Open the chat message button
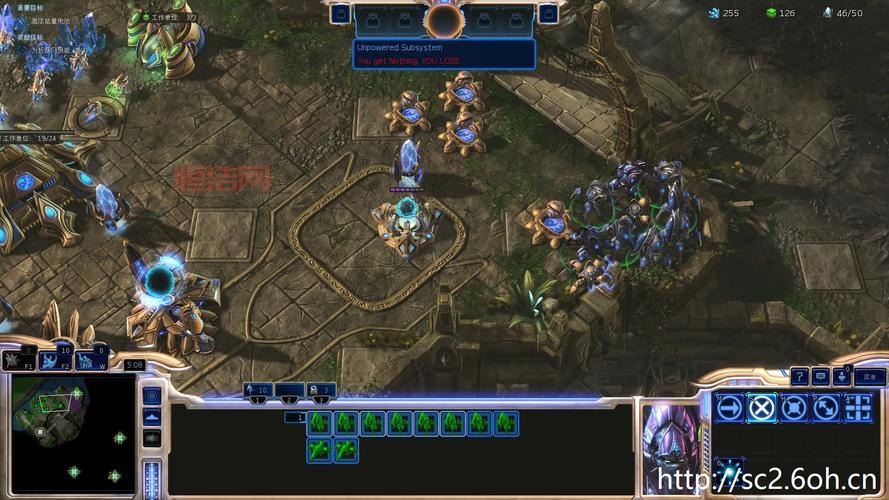 821,376
